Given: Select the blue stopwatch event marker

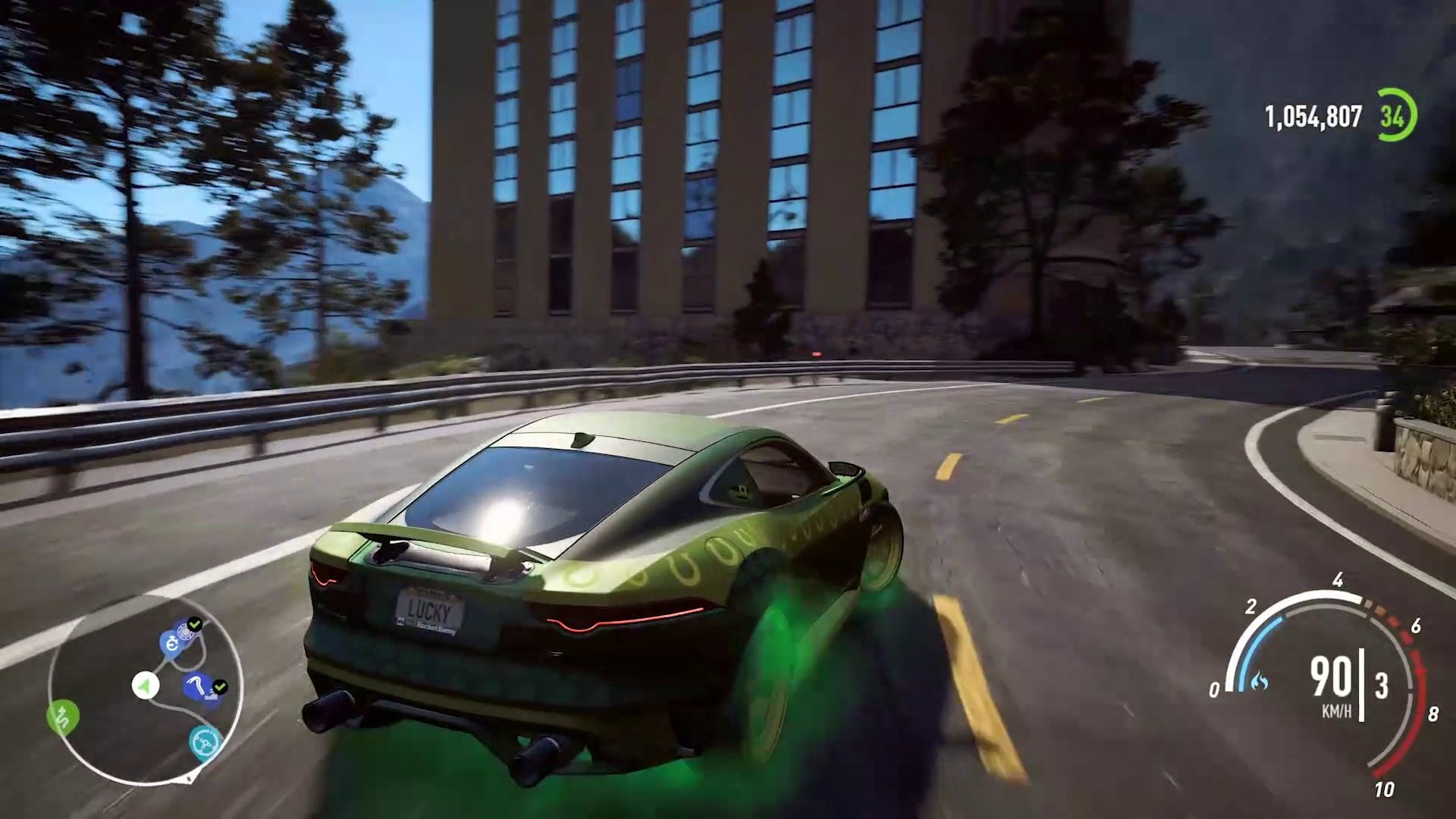Looking at the screenshot, I should pyautogui.click(x=170, y=645).
